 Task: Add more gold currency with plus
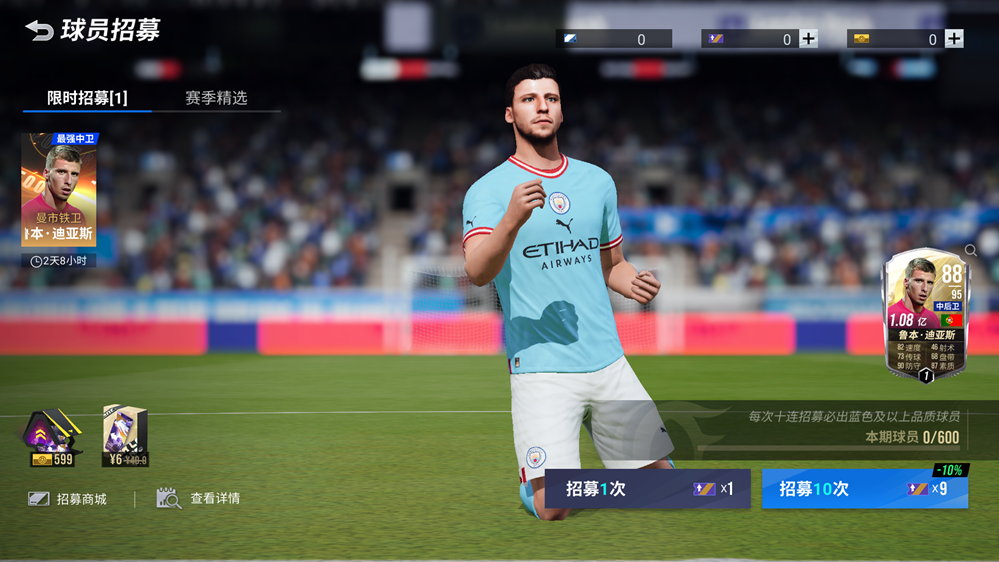tap(954, 39)
